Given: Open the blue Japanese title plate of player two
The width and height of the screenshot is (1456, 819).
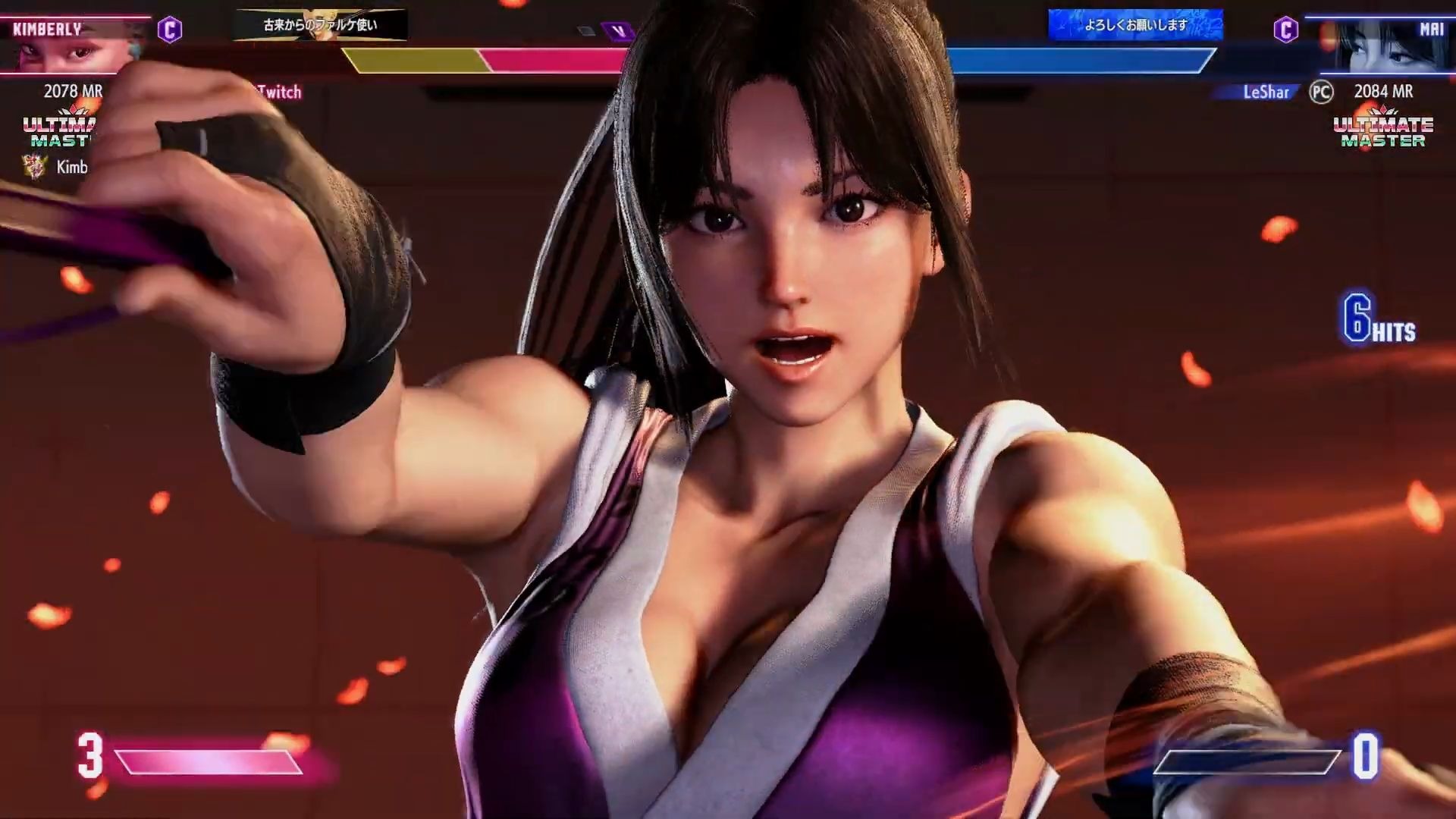Looking at the screenshot, I should [1135, 25].
